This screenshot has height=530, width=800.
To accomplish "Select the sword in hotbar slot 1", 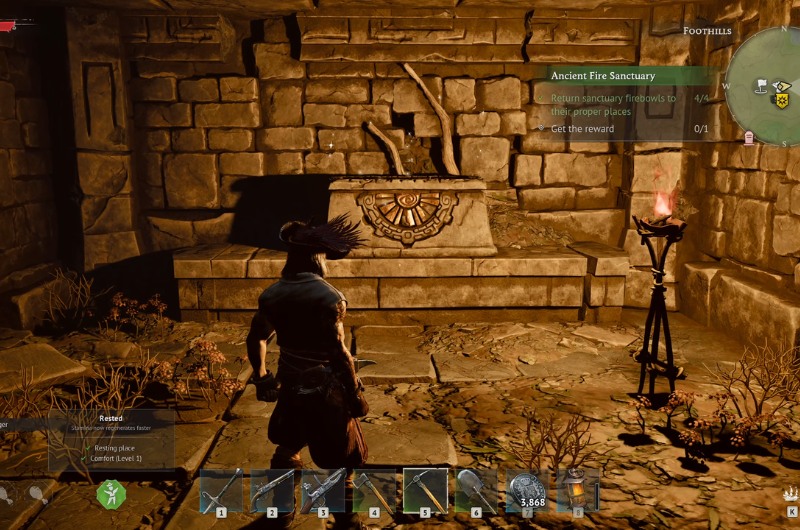I will (221, 491).
